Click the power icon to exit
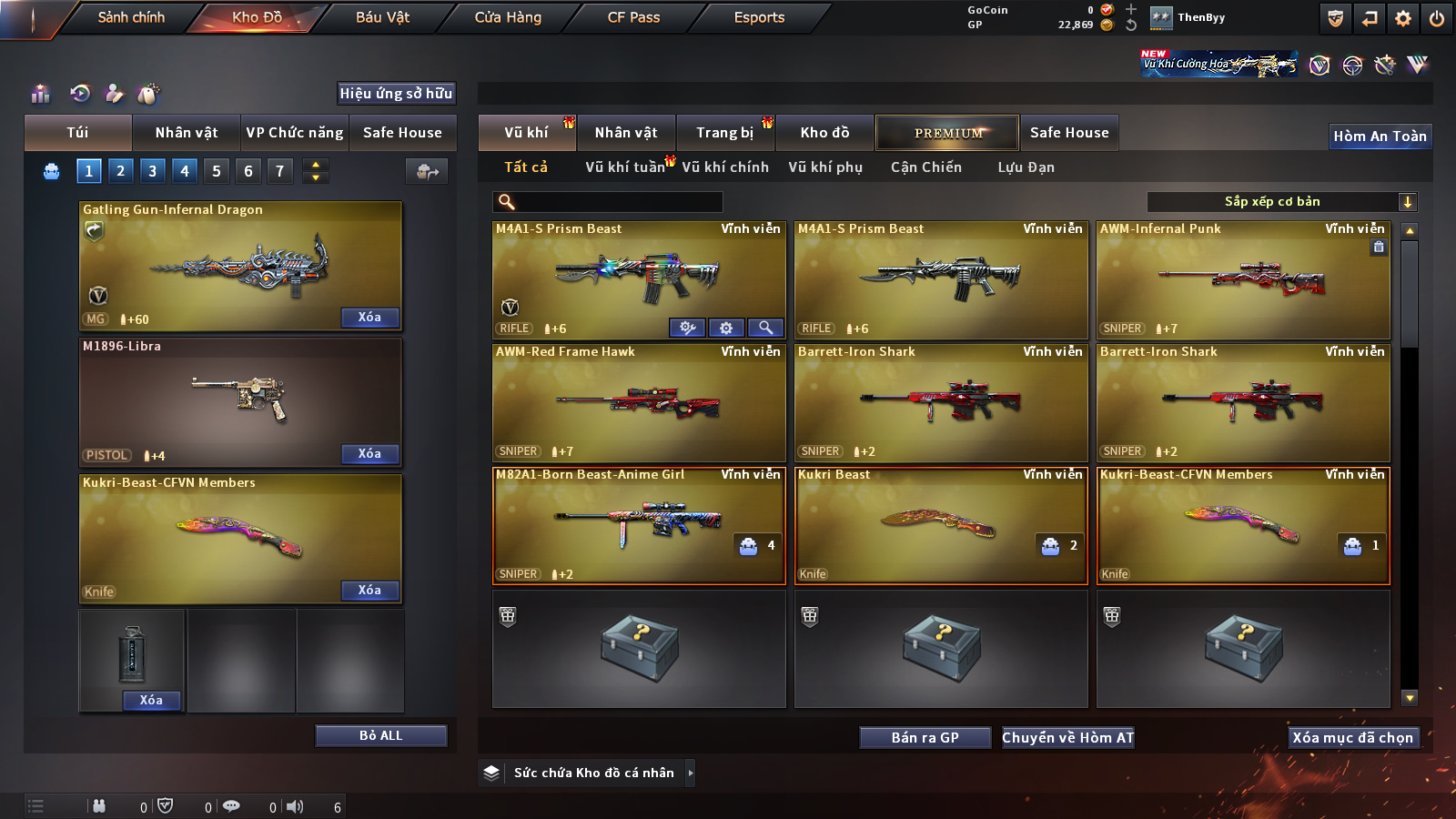Screen dimensions: 1456x819 click(1437, 18)
